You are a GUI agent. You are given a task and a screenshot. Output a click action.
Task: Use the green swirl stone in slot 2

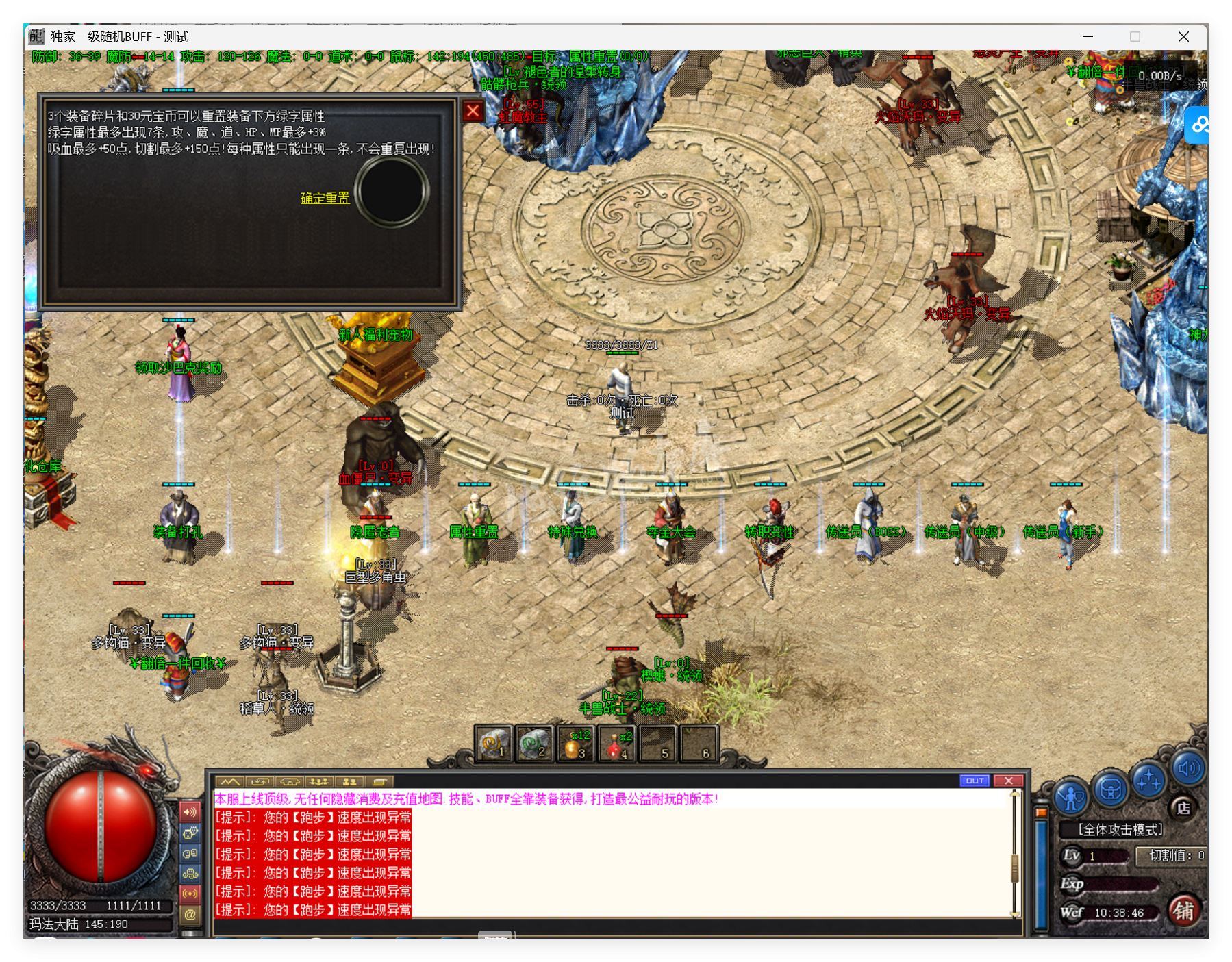click(x=534, y=744)
